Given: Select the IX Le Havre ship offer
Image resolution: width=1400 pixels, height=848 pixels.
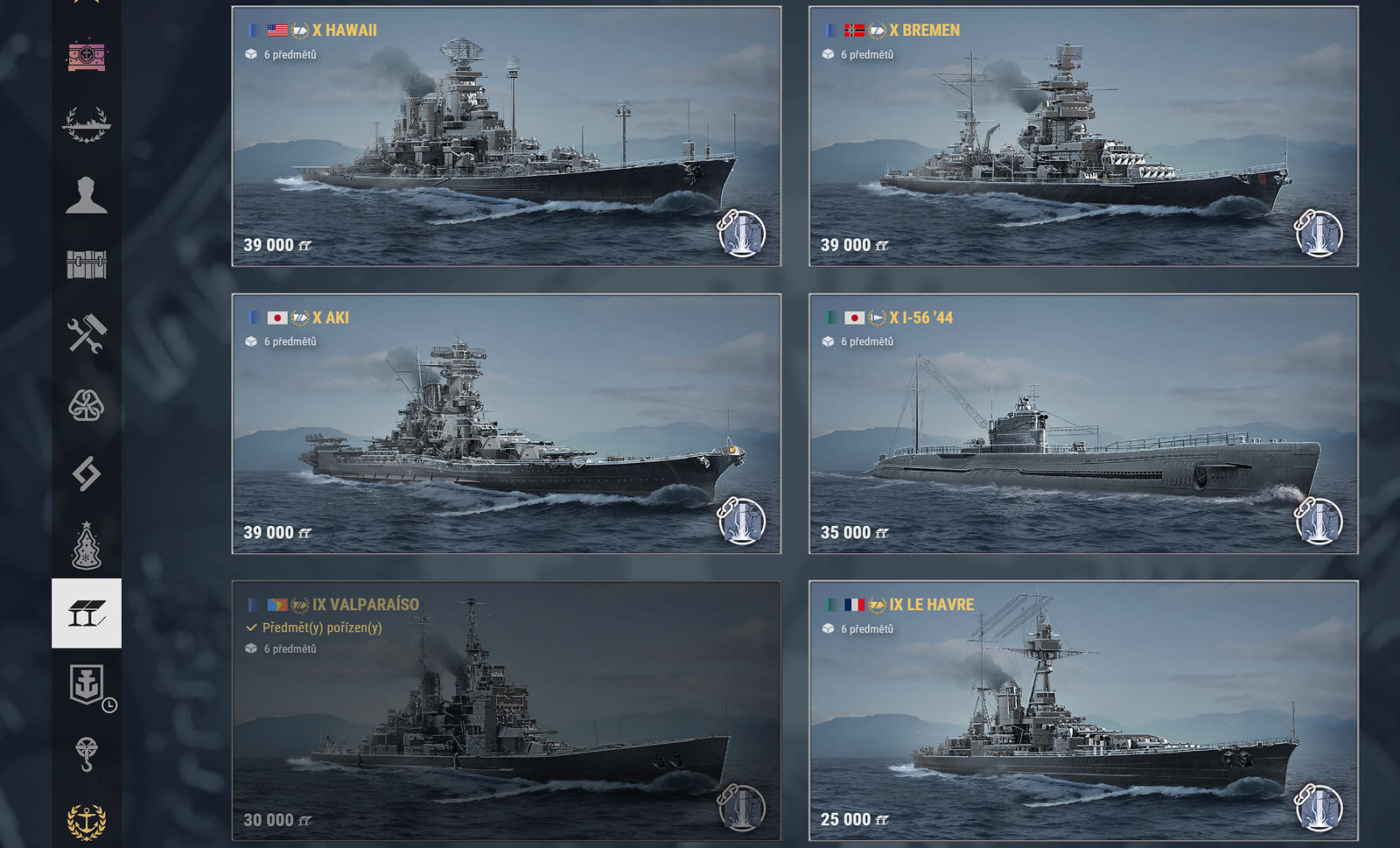Looking at the screenshot, I should pos(1083,711).
